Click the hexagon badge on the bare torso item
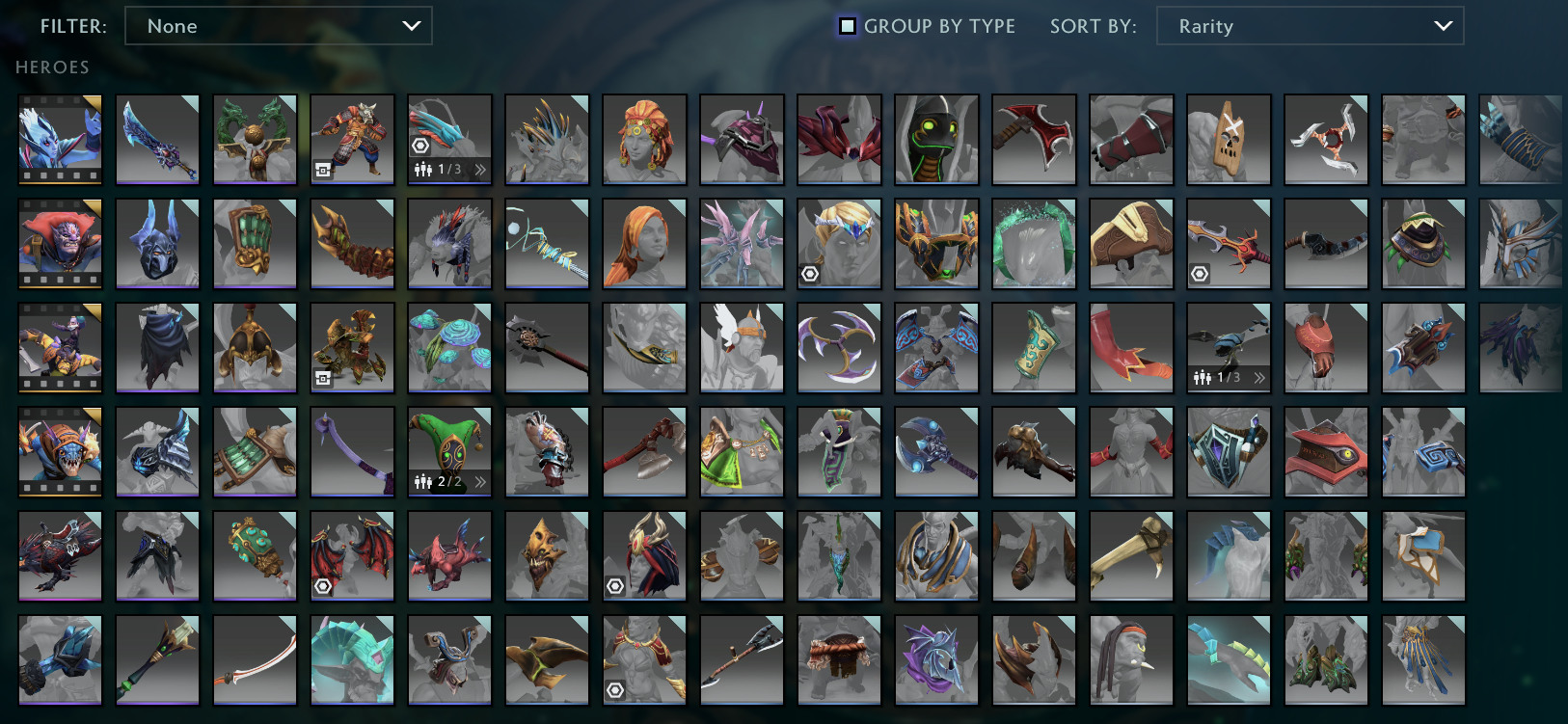The width and height of the screenshot is (1568, 724). coord(614,690)
